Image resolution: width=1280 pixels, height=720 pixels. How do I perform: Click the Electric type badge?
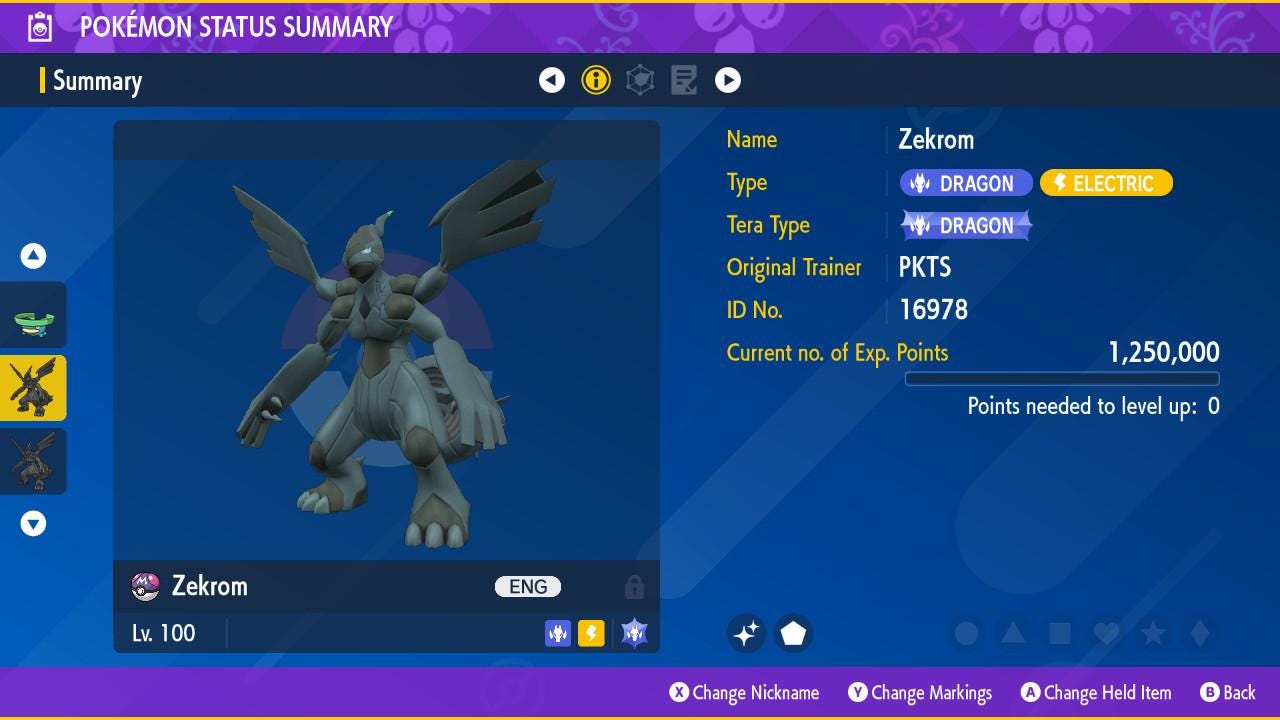[x=1106, y=183]
